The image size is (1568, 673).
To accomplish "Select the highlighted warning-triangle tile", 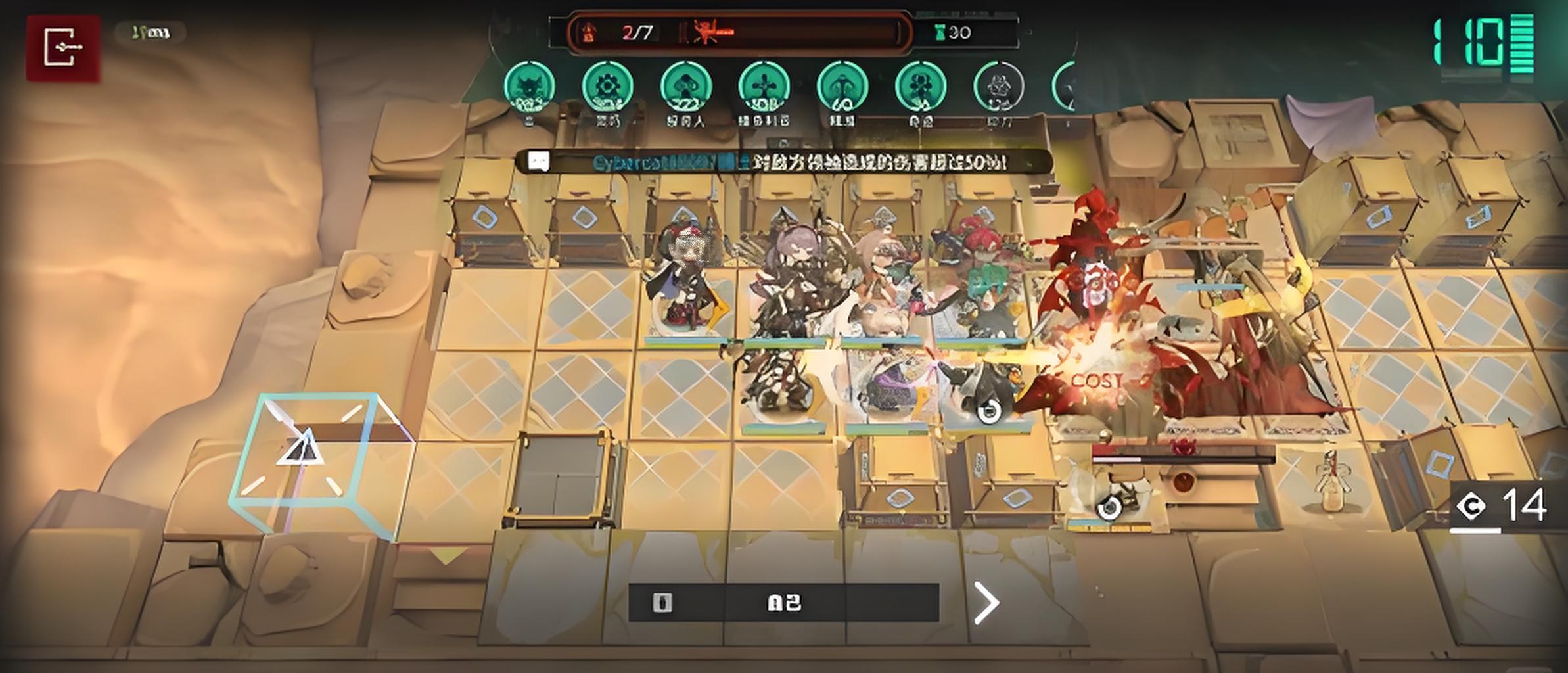I will click(x=304, y=453).
